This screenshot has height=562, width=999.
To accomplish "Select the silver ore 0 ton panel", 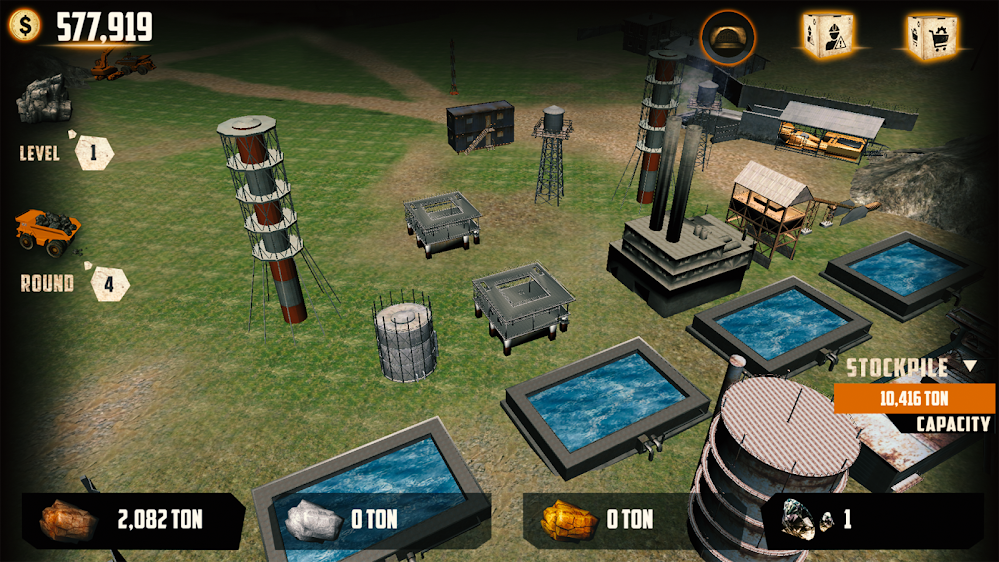I will click(380, 520).
